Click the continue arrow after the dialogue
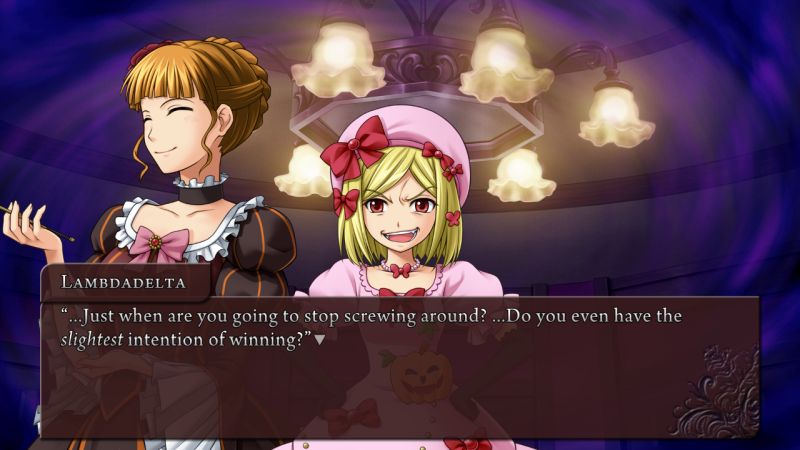 320,340
